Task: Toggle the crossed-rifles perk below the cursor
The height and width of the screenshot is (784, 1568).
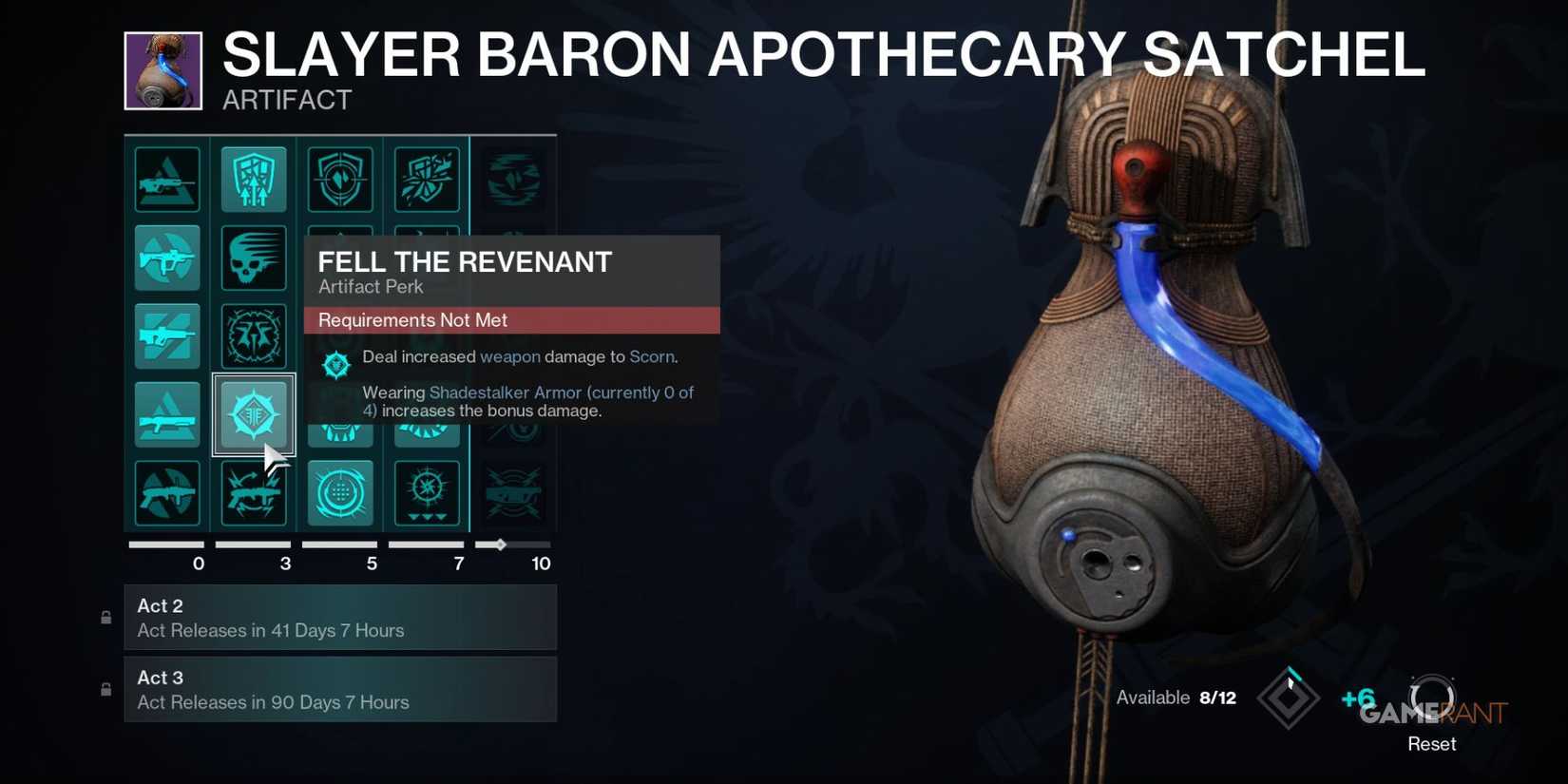Action: pos(254,492)
